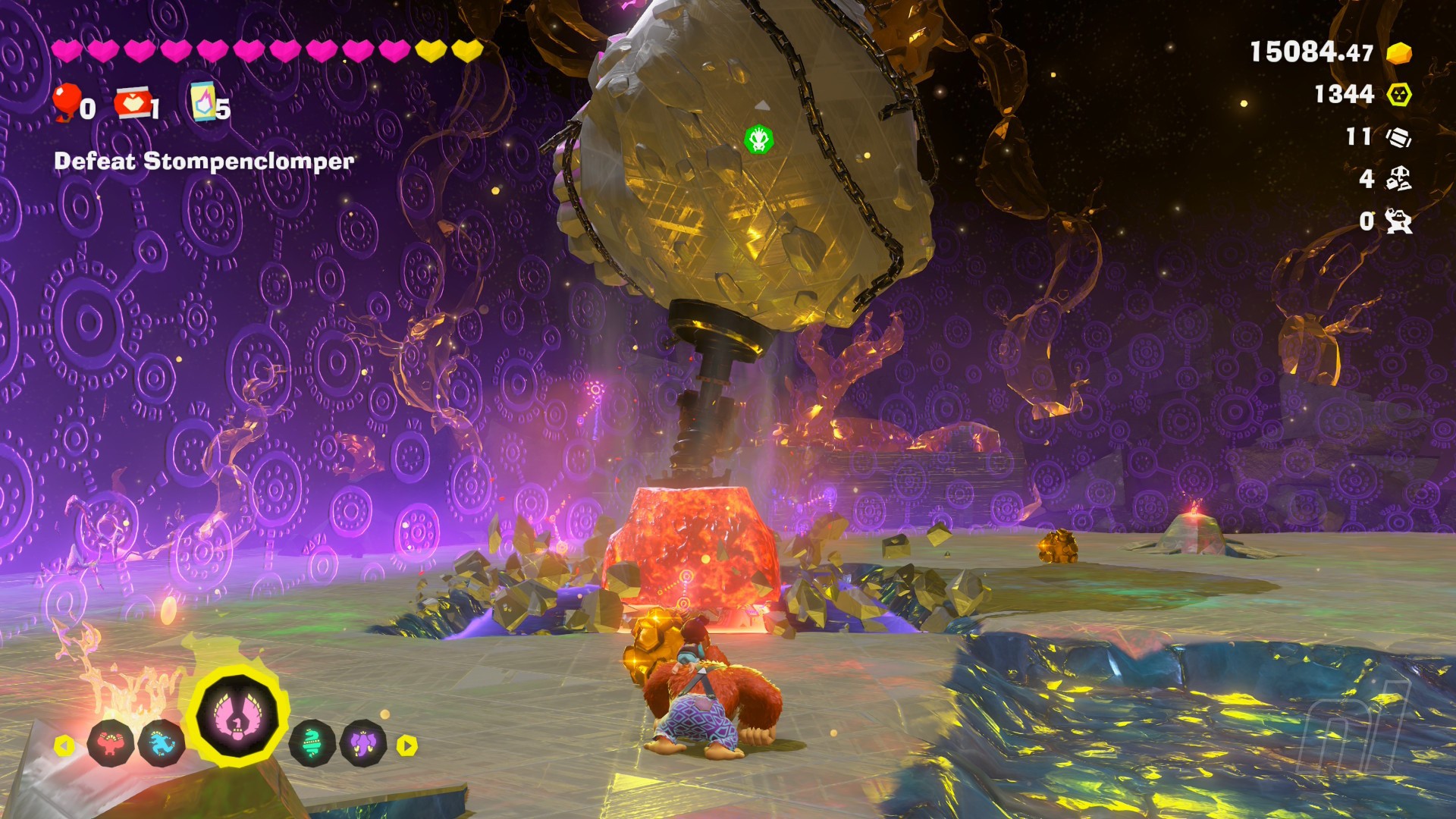
Task: Select the red balloon item icon
Action: tap(67, 102)
